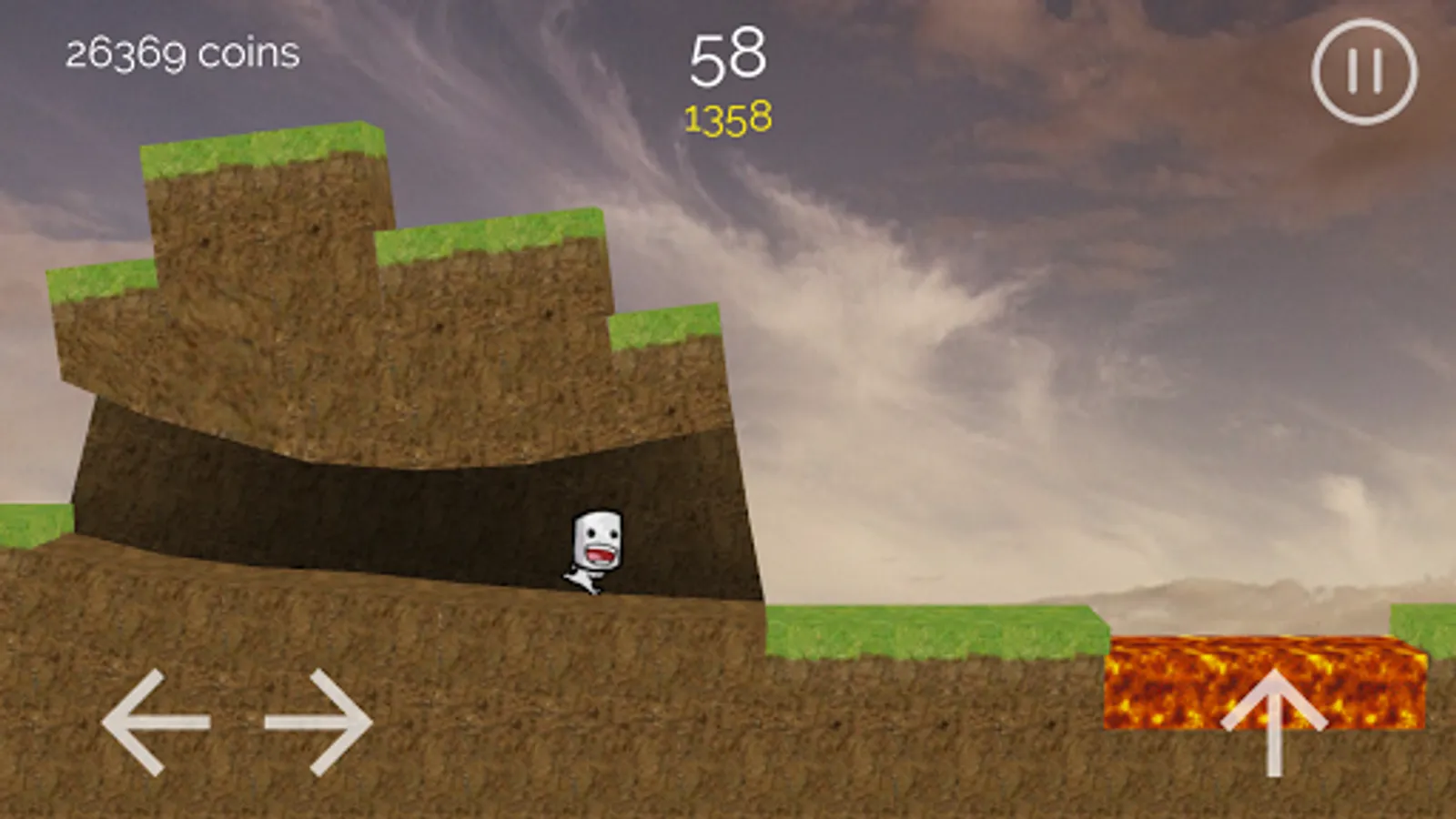The height and width of the screenshot is (819, 1456).
Task: Tap the yellow number 1358 below the score
Action: (726, 116)
